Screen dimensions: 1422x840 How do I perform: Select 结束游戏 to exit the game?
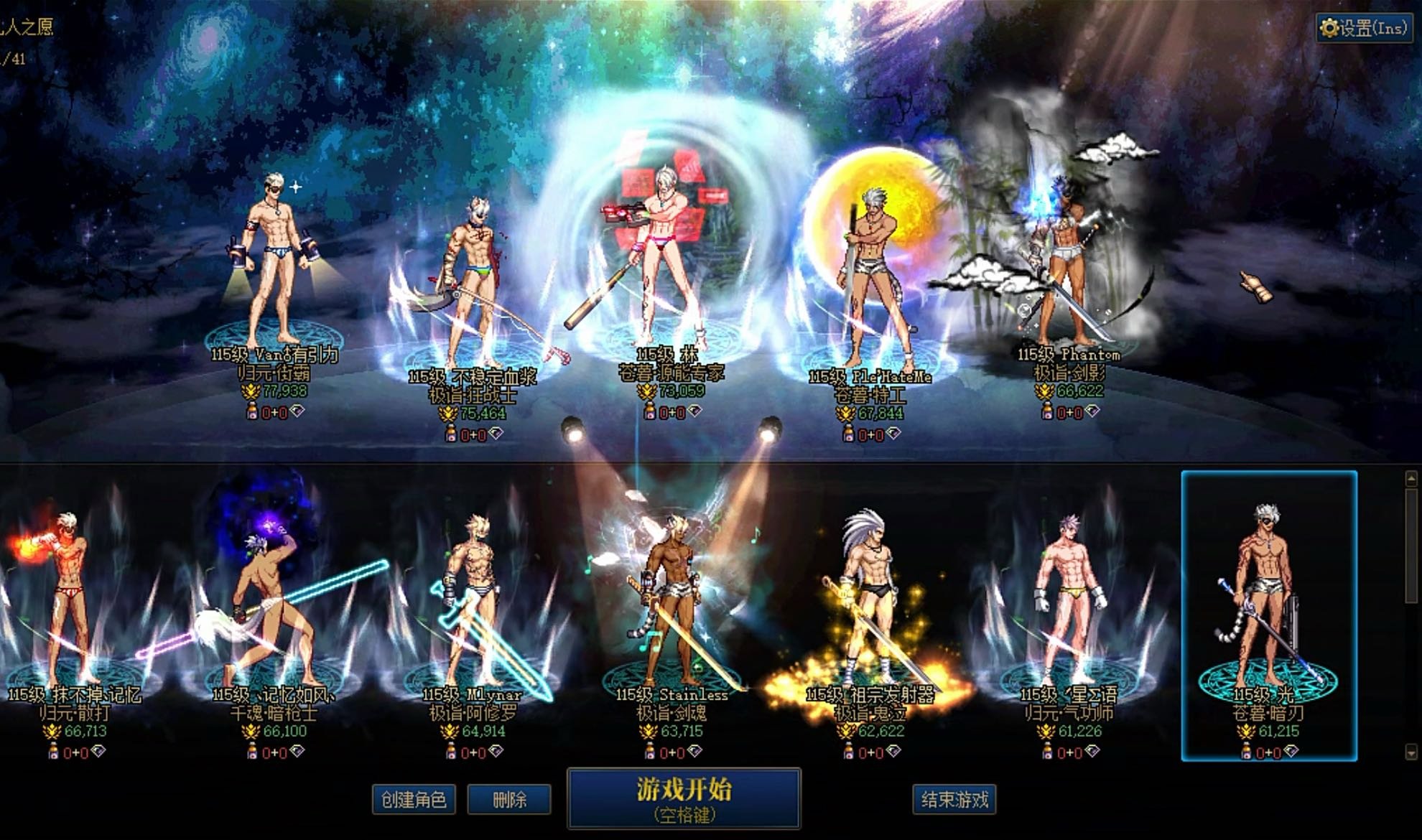click(x=954, y=799)
